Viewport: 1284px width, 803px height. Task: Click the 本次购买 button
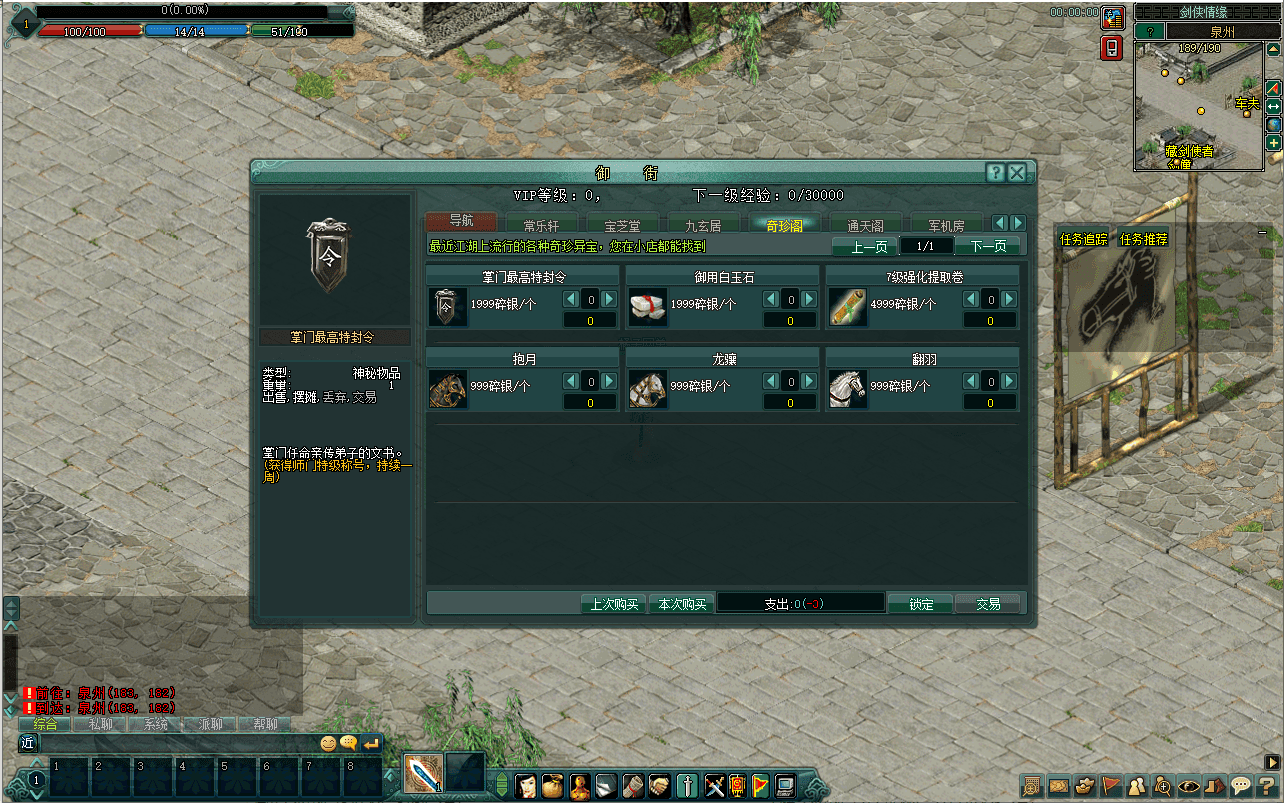[682, 604]
